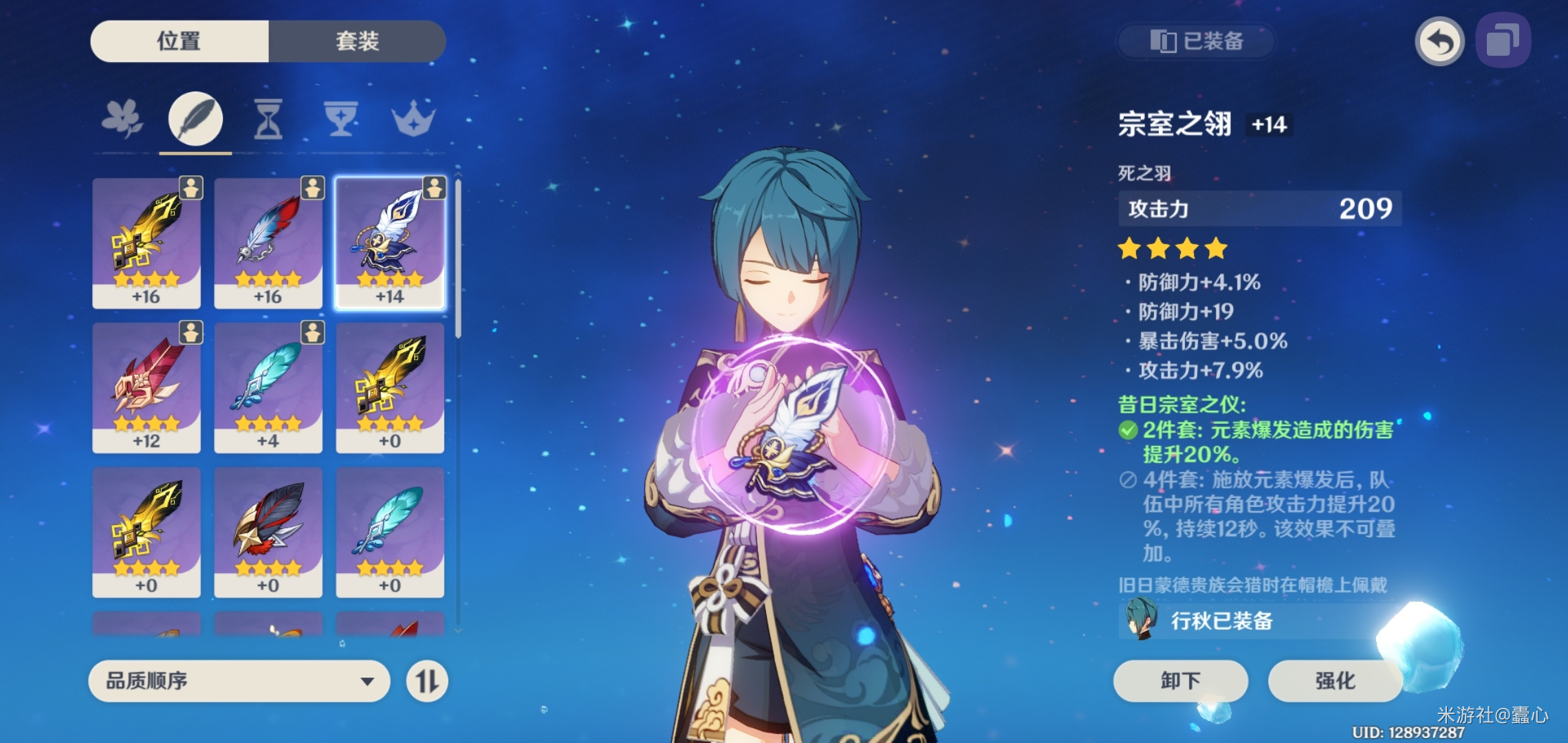Choose the black feather with star +0

(268, 532)
